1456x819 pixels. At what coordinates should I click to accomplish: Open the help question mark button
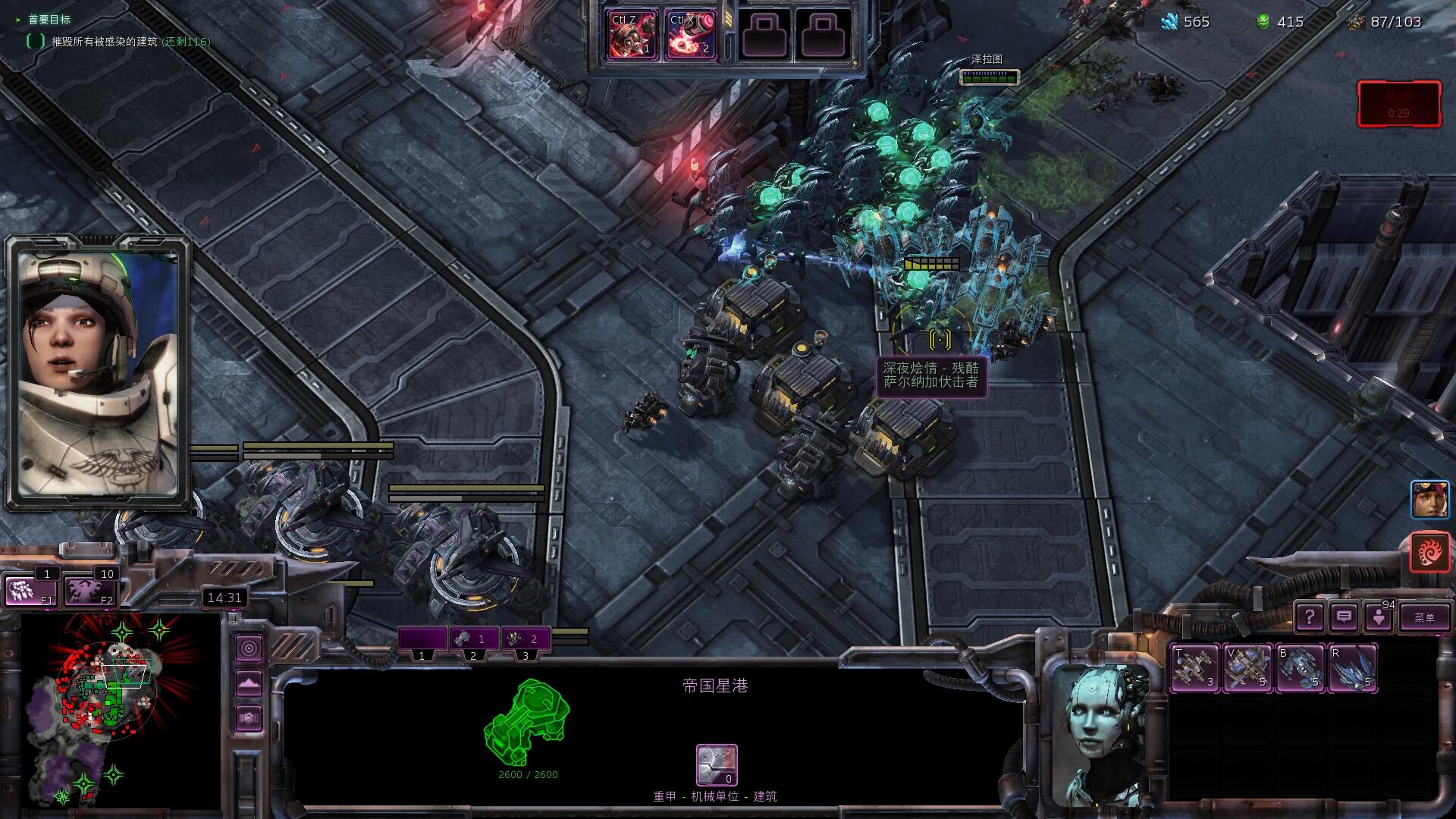(x=1309, y=617)
